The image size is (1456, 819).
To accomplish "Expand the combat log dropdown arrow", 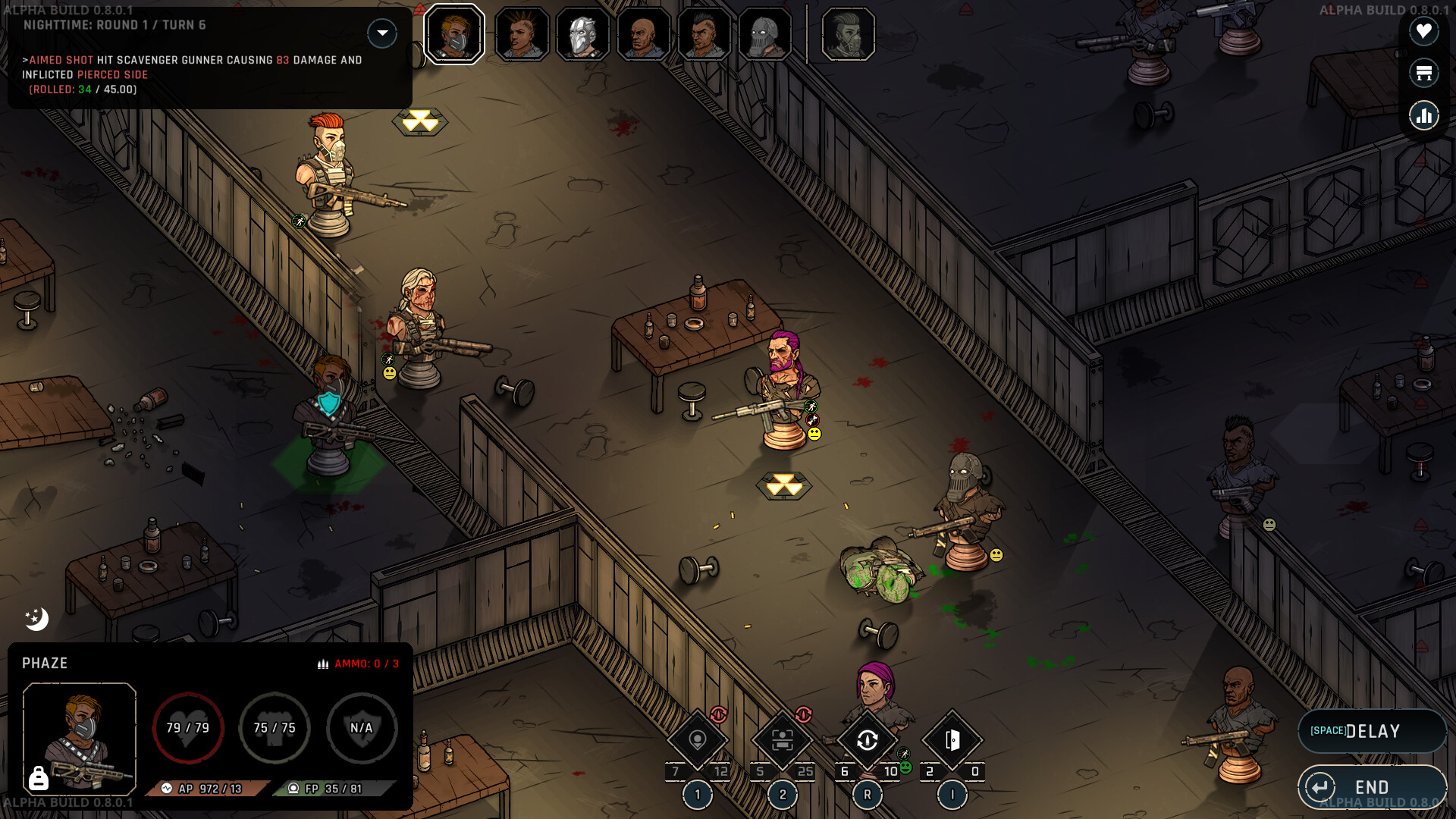I will pos(382,33).
